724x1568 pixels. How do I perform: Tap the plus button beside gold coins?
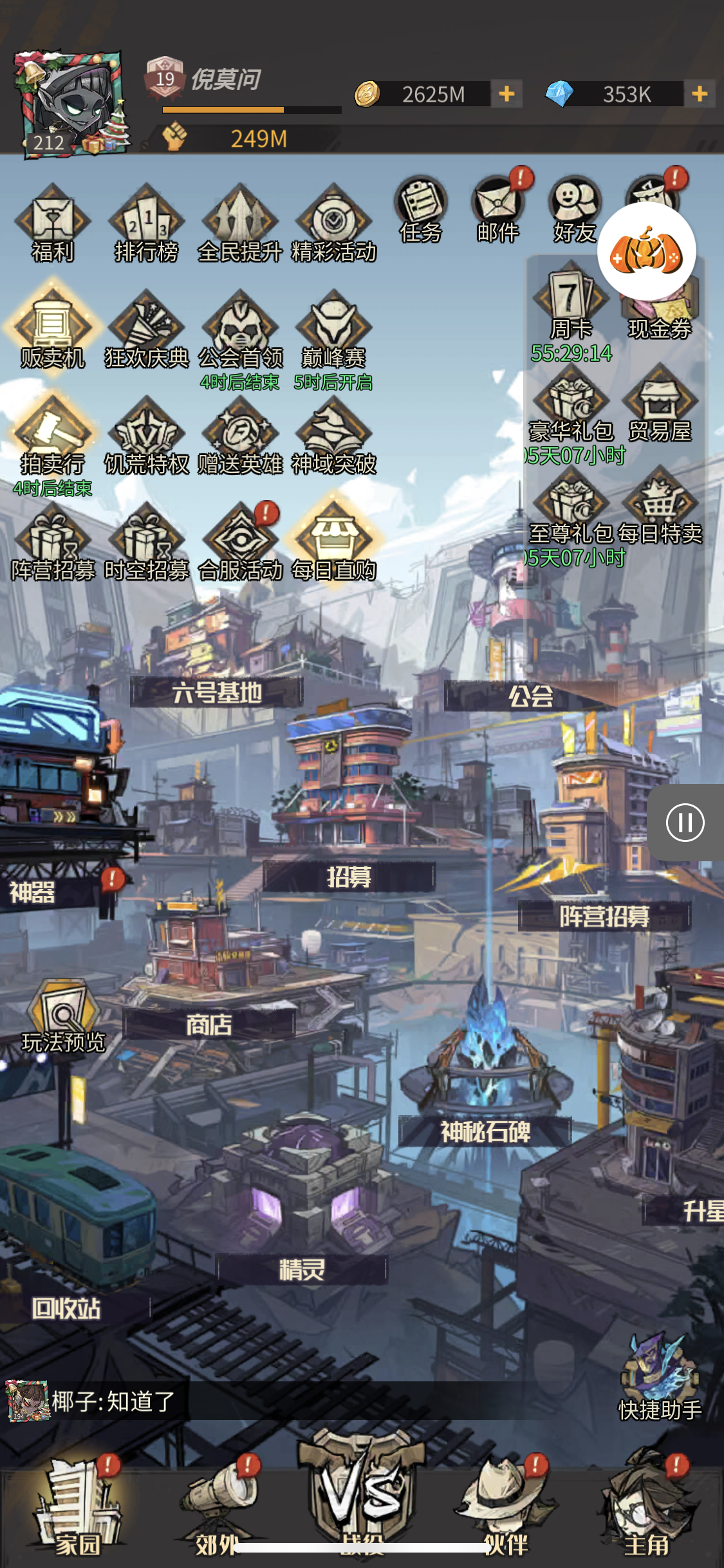pos(506,94)
